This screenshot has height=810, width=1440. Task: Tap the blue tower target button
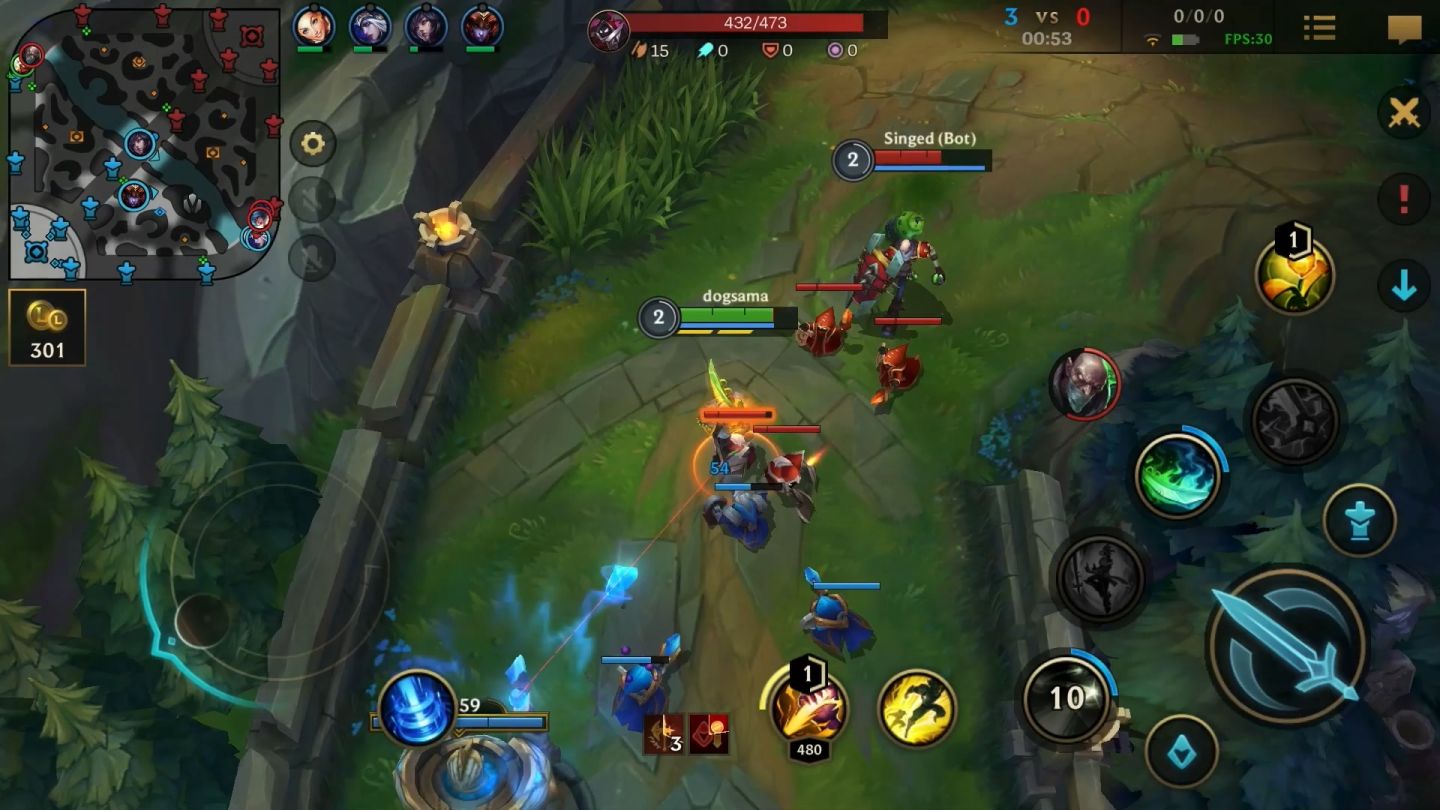tap(1360, 520)
